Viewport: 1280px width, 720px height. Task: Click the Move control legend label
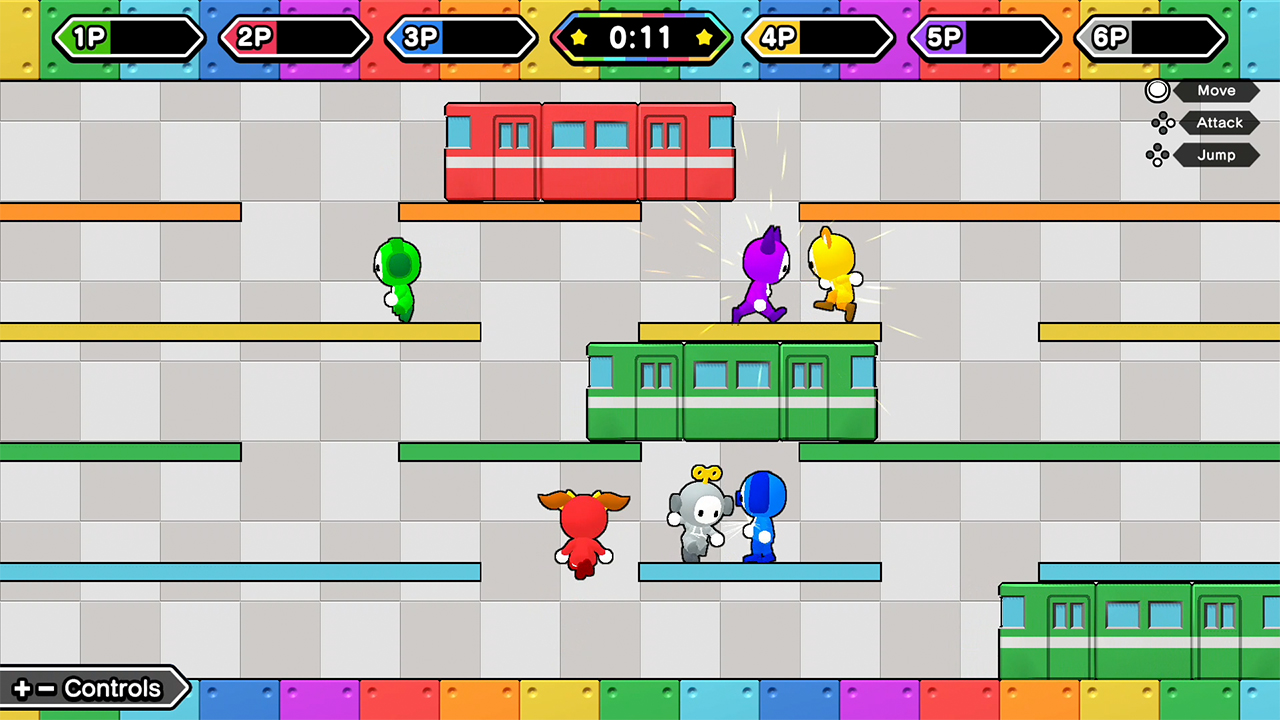pos(1216,90)
